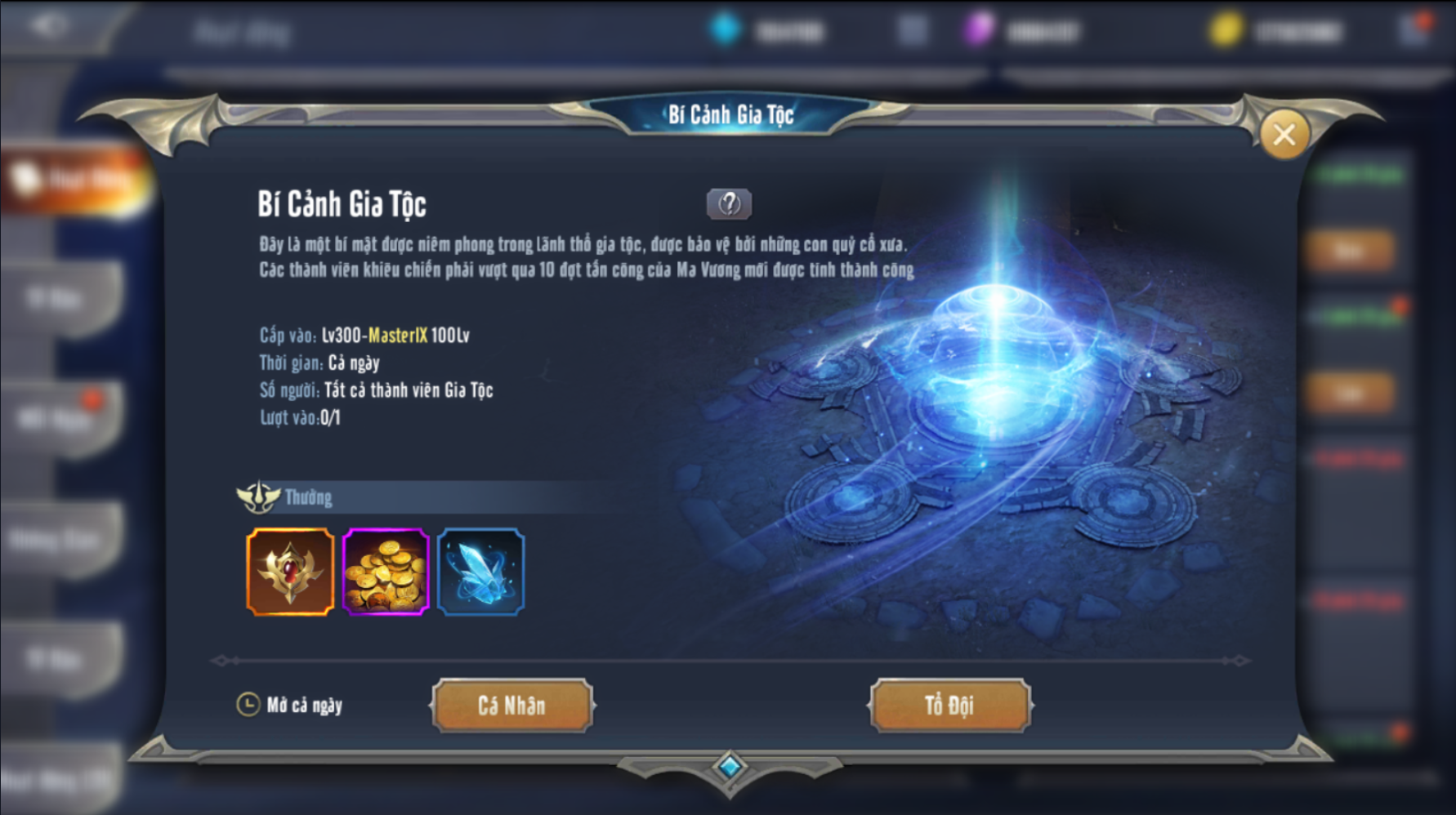Open the question mark help info
This screenshot has height=815, width=1456.
click(x=729, y=203)
